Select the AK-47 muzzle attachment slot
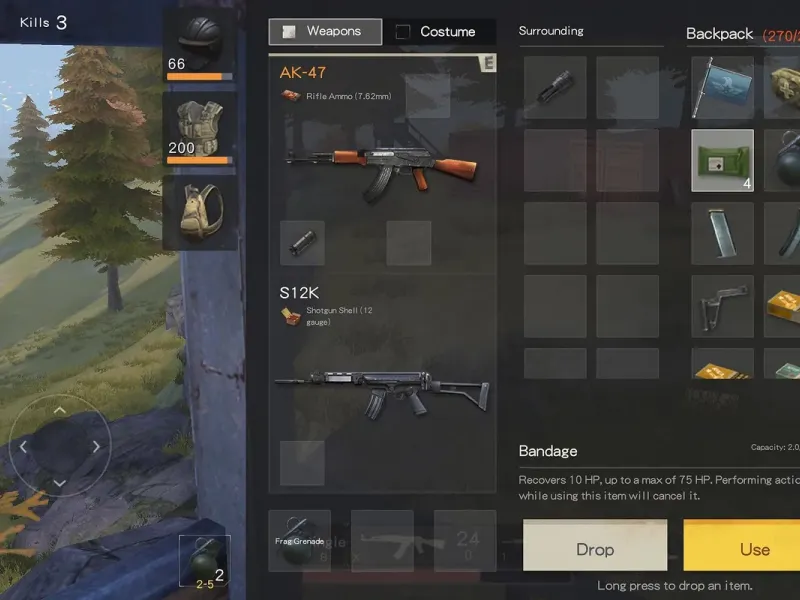Image resolution: width=800 pixels, height=600 pixels. 301,243
